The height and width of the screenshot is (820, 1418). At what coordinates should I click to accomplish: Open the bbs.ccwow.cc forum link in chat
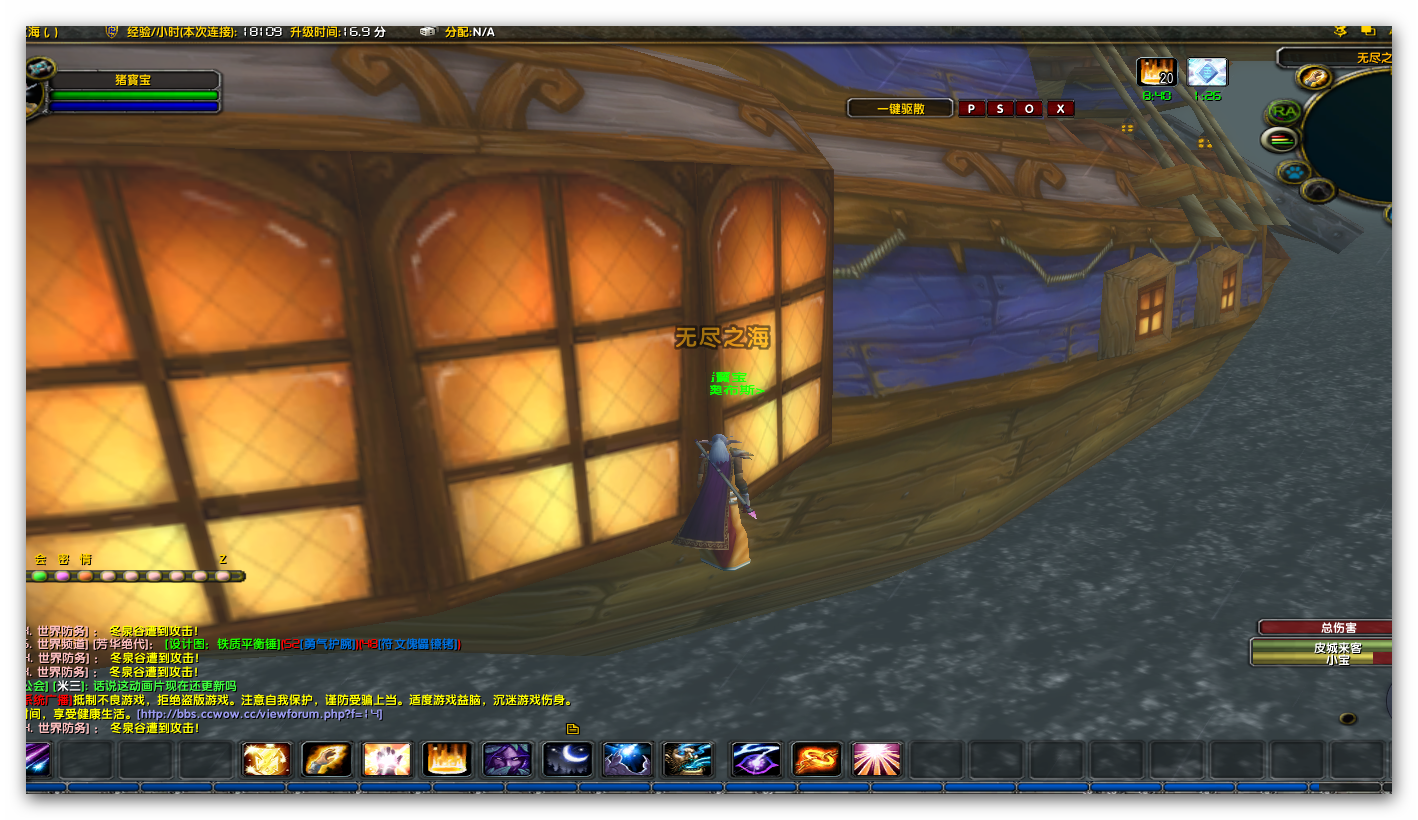[x=260, y=714]
